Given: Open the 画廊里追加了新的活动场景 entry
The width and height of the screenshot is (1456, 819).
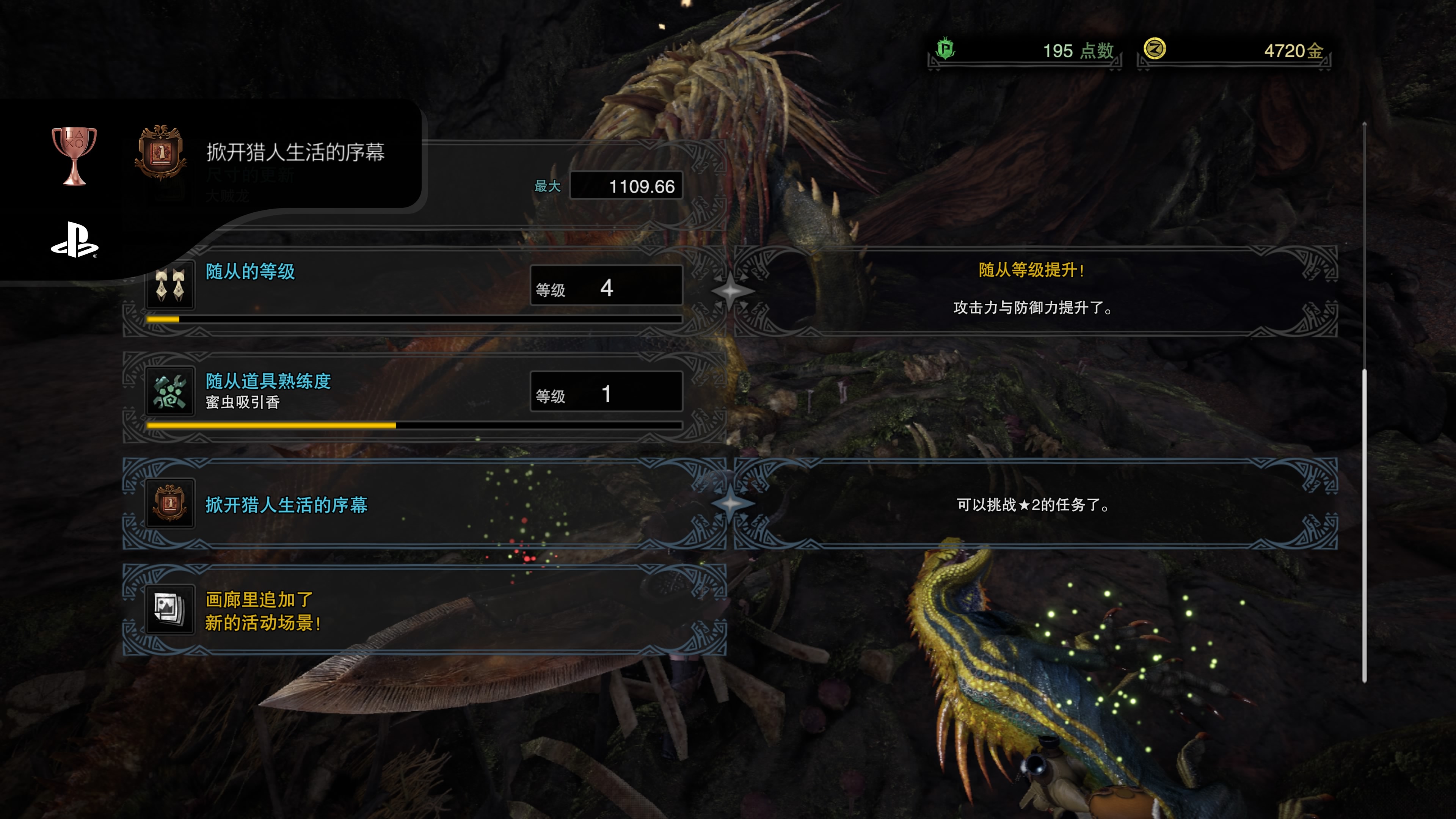Looking at the screenshot, I should click(x=424, y=610).
